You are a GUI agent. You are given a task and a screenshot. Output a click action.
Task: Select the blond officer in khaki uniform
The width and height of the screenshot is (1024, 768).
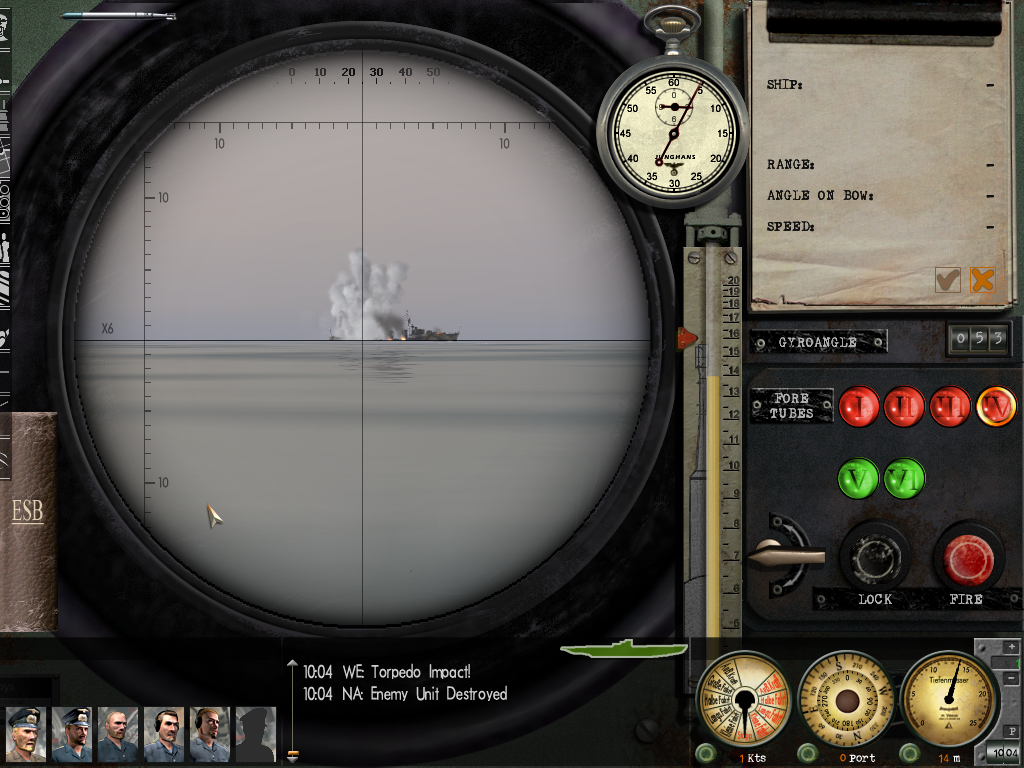[26, 734]
